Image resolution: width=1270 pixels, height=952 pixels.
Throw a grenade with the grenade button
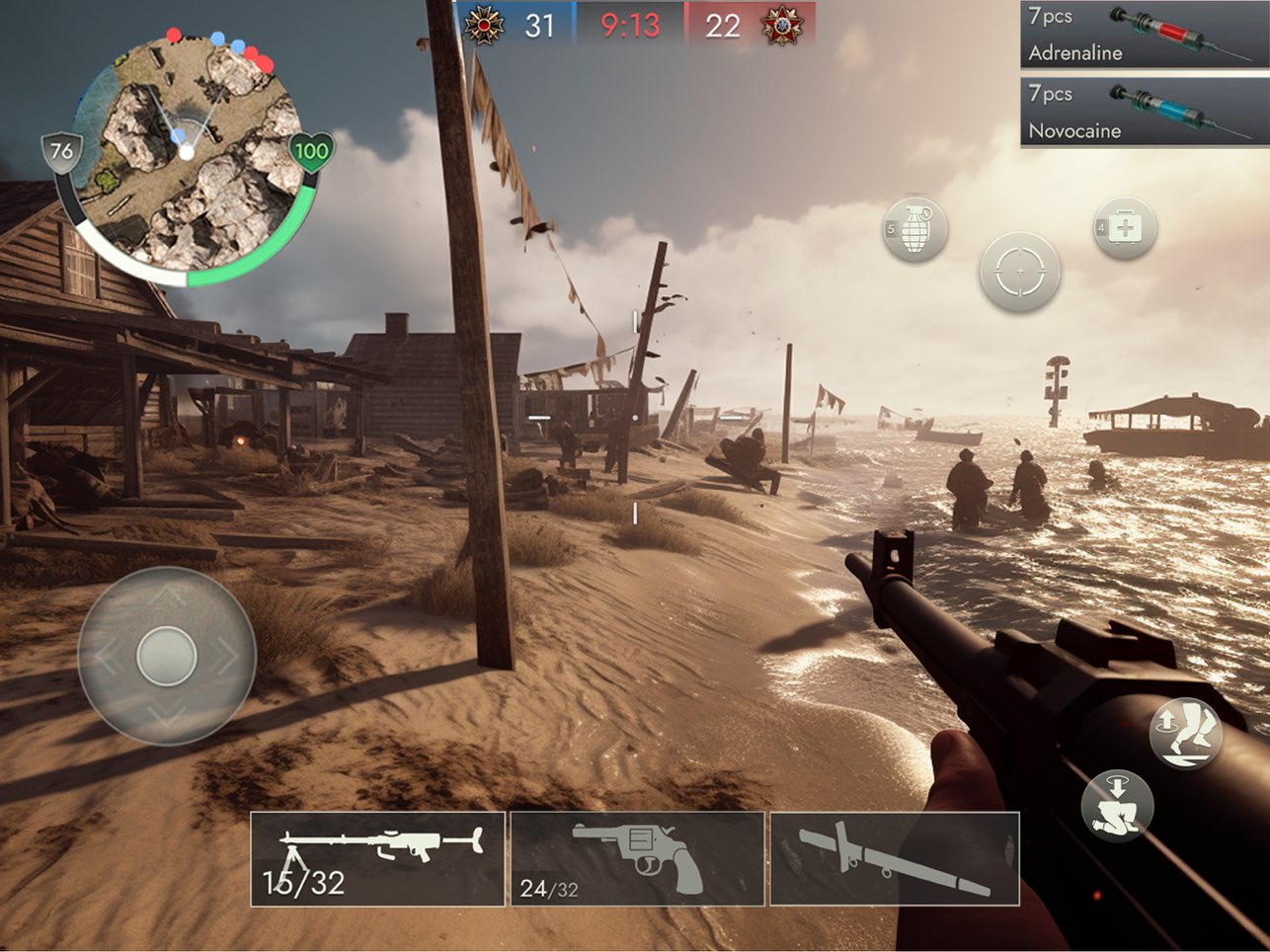click(x=915, y=230)
